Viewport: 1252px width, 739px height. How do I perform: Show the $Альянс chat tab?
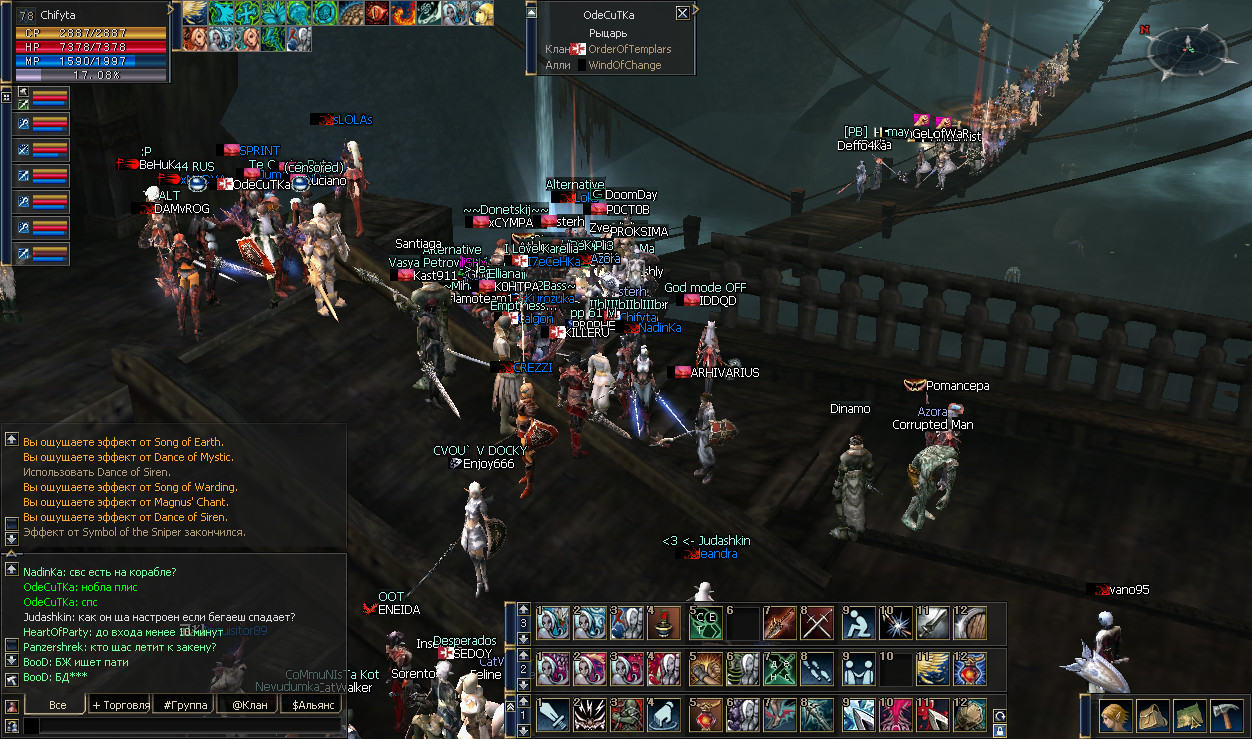click(x=311, y=705)
